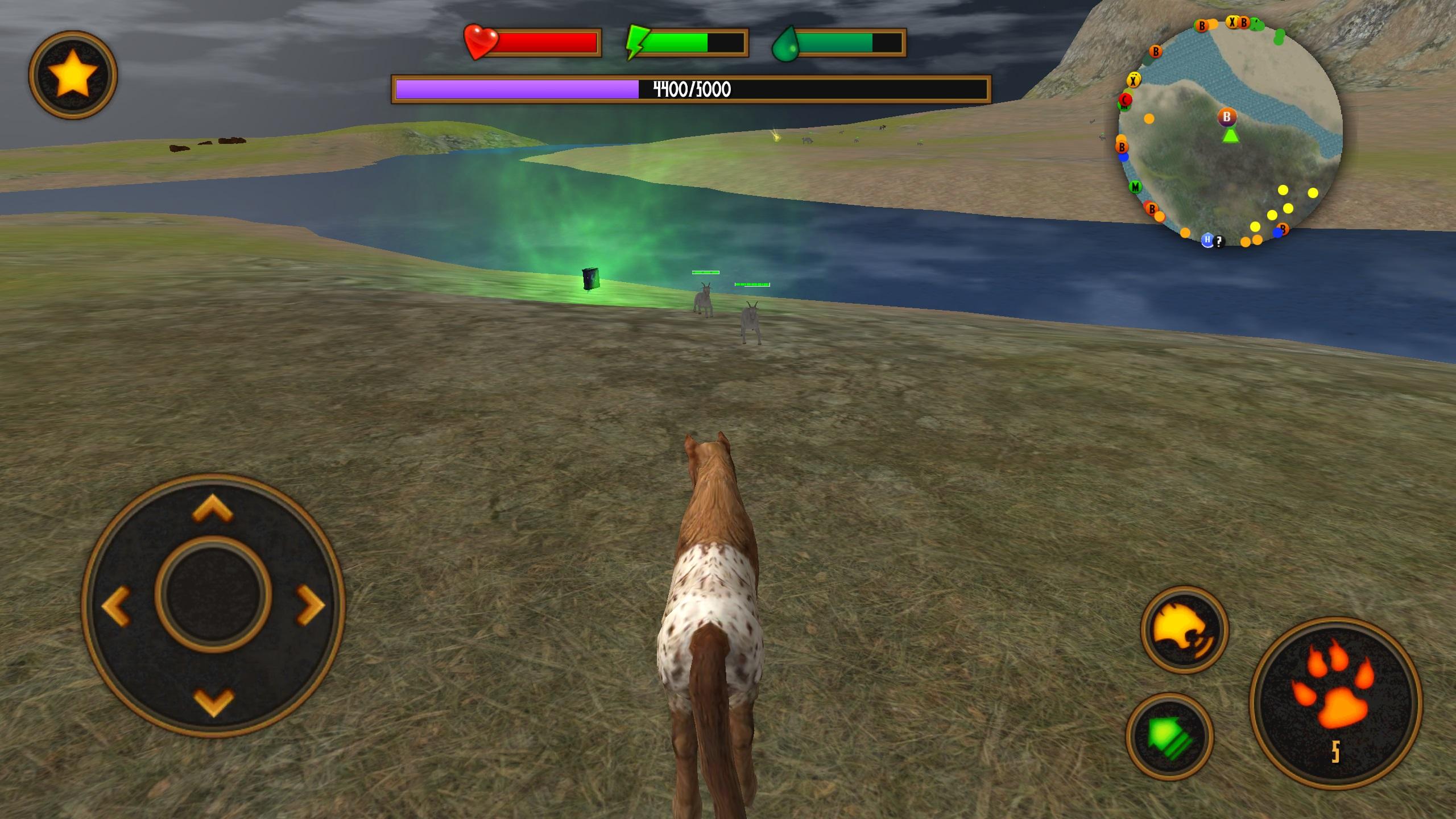Touch the joystick center knob
Screen dimensions: 1456x819
[213, 594]
